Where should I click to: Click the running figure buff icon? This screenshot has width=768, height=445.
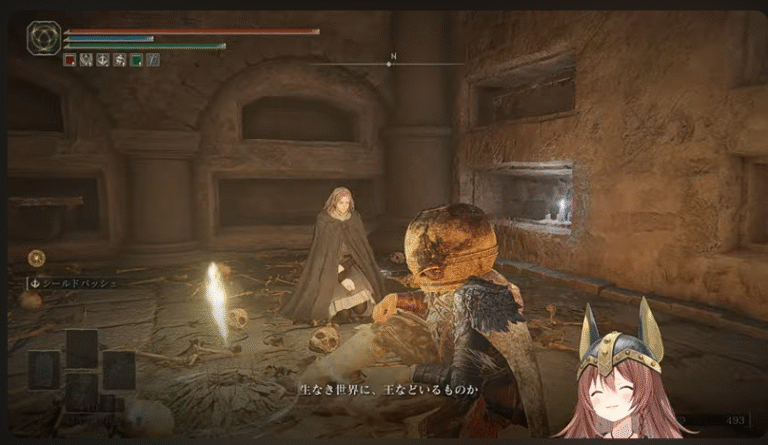119,60
